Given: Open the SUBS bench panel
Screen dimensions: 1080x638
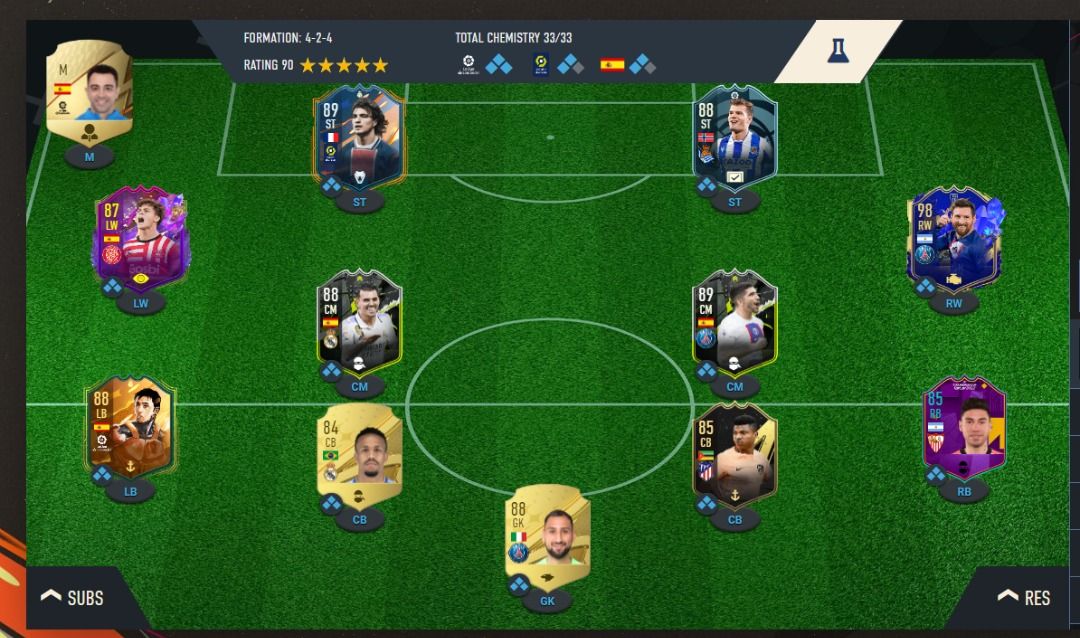Looking at the screenshot, I should pos(73,598).
